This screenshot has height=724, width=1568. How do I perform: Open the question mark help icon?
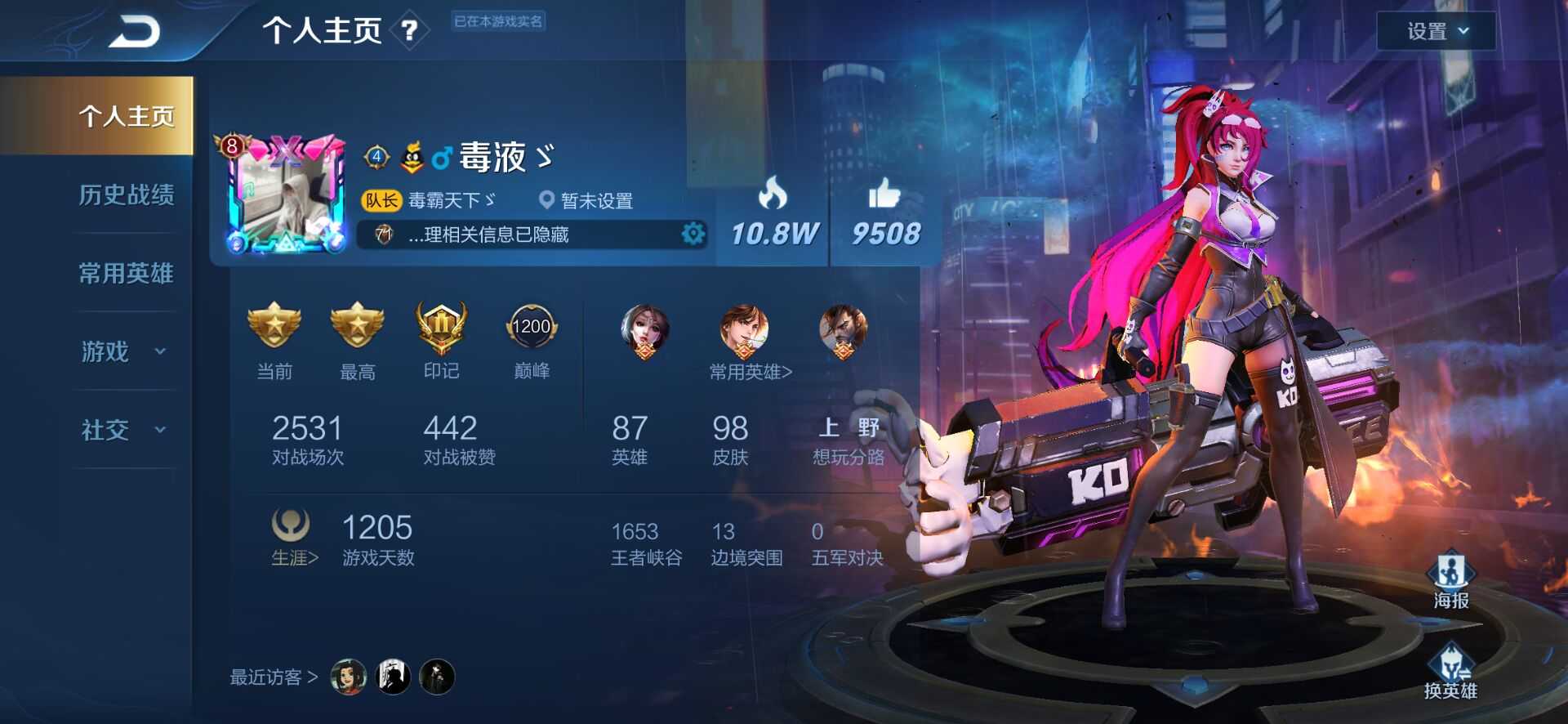click(409, 32)
